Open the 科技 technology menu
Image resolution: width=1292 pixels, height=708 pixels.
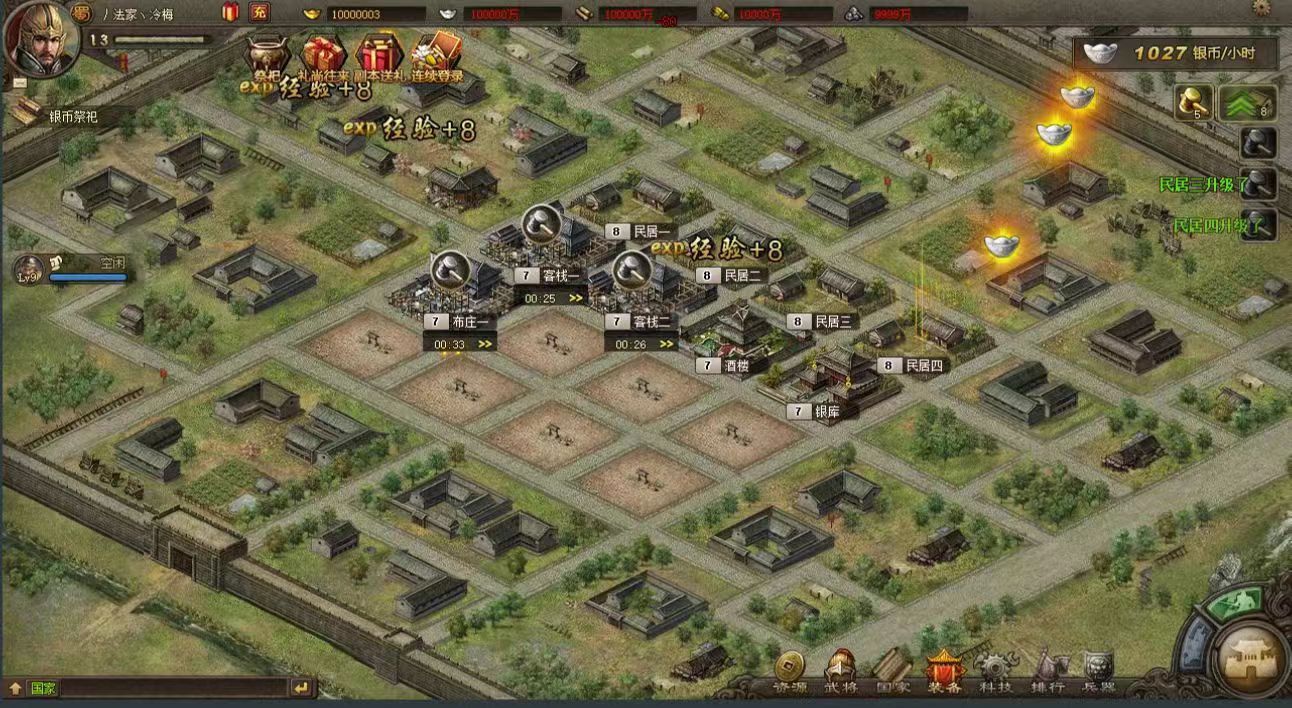point(995,671)
